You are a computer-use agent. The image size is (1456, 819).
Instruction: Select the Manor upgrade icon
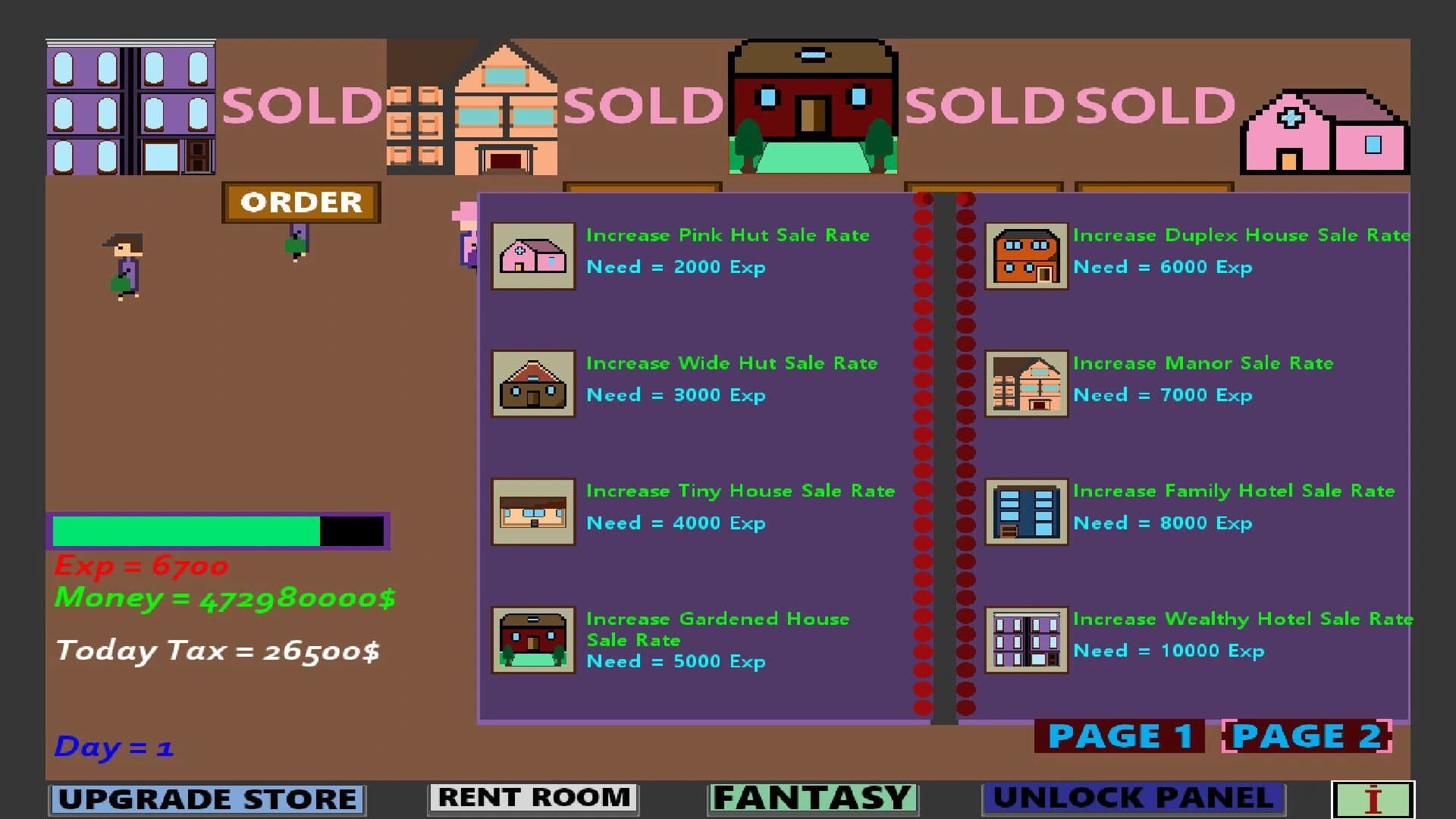(1025, 384)
